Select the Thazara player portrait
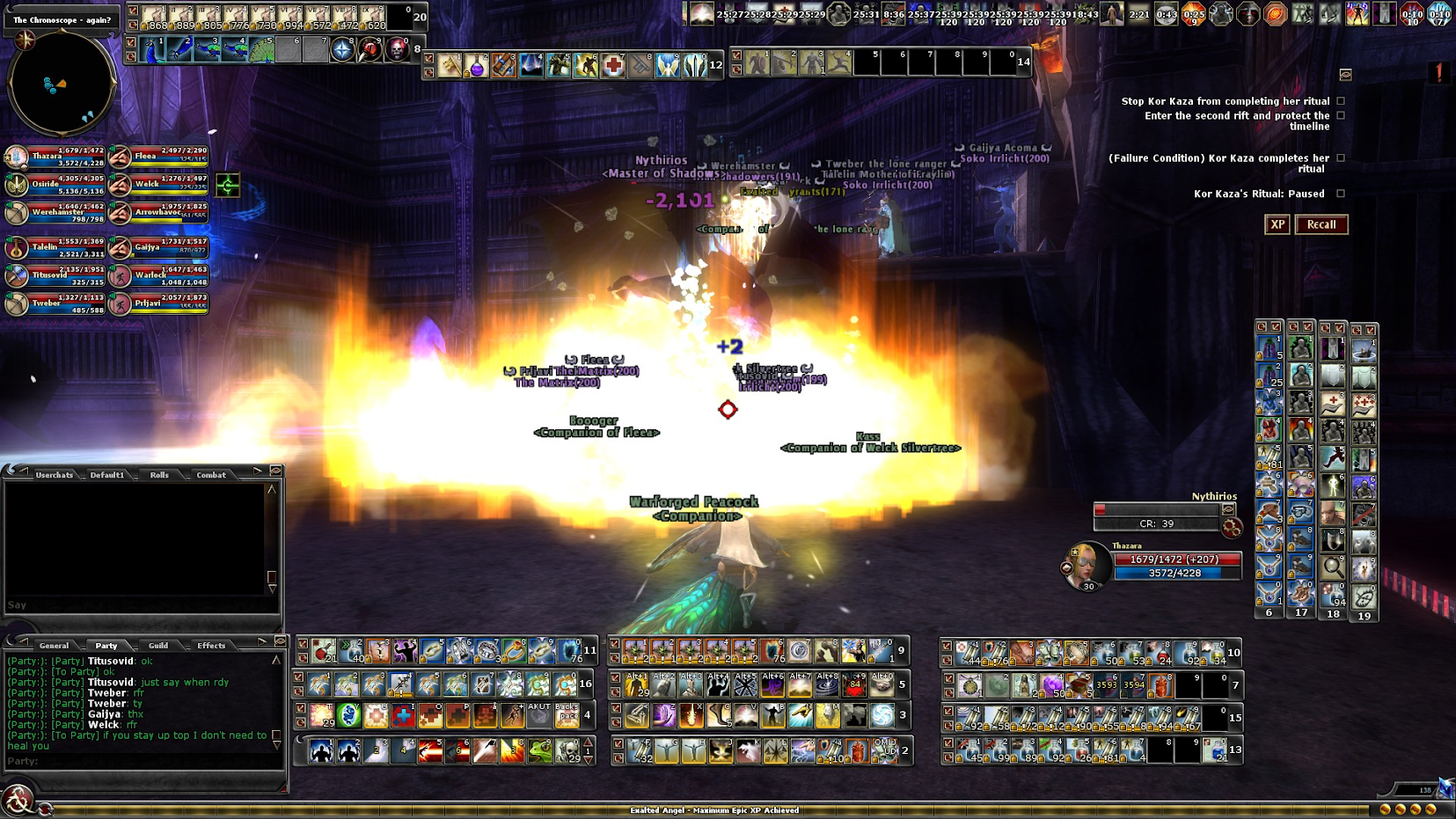Viewport: 1456px width, 819px height. [x=1087, y=565]
